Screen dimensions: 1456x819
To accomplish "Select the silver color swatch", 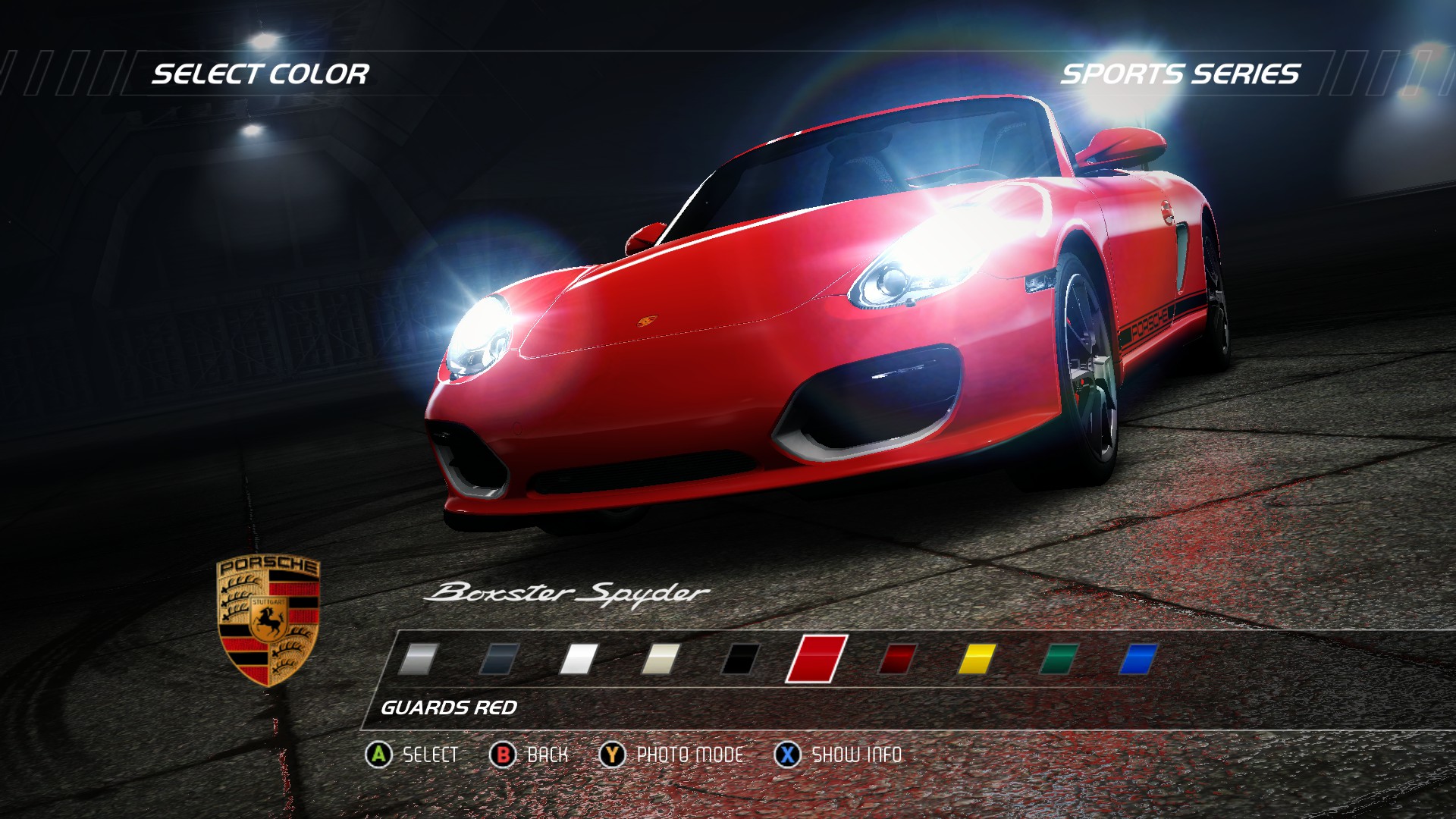I will (419, 659).
